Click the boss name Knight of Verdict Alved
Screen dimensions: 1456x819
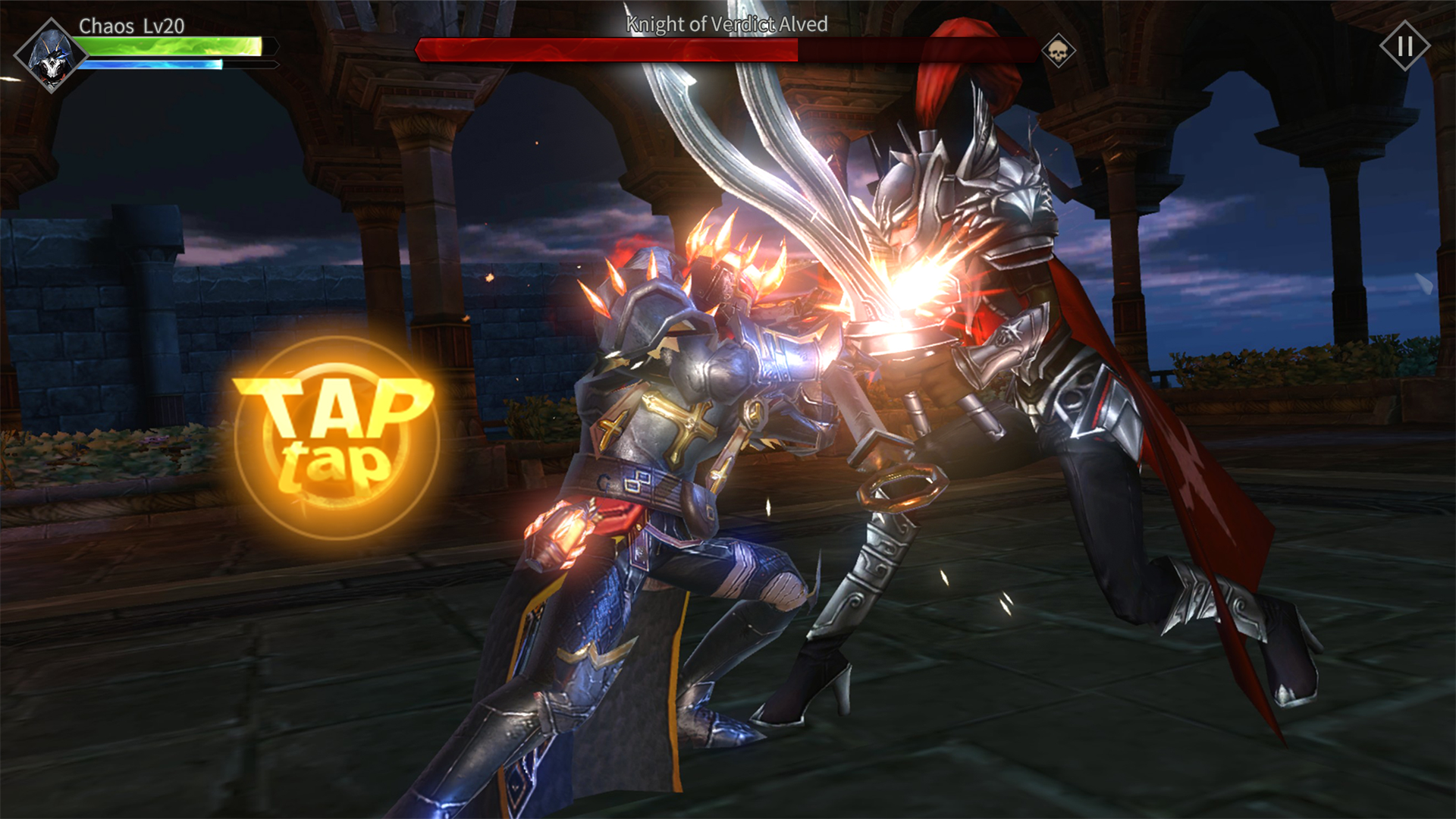pos(726,24)
